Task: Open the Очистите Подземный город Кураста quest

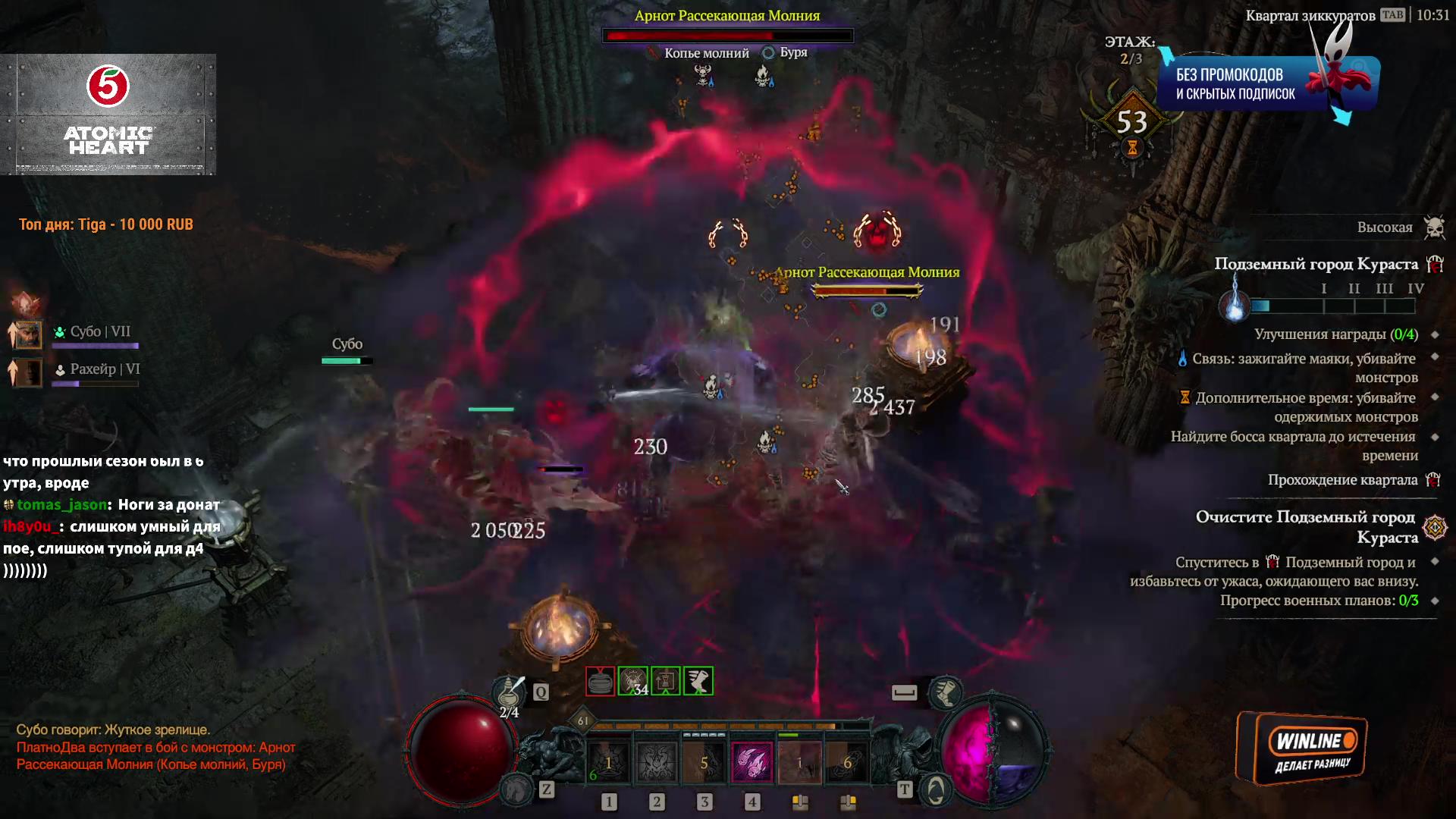Action: (1305, 526)
